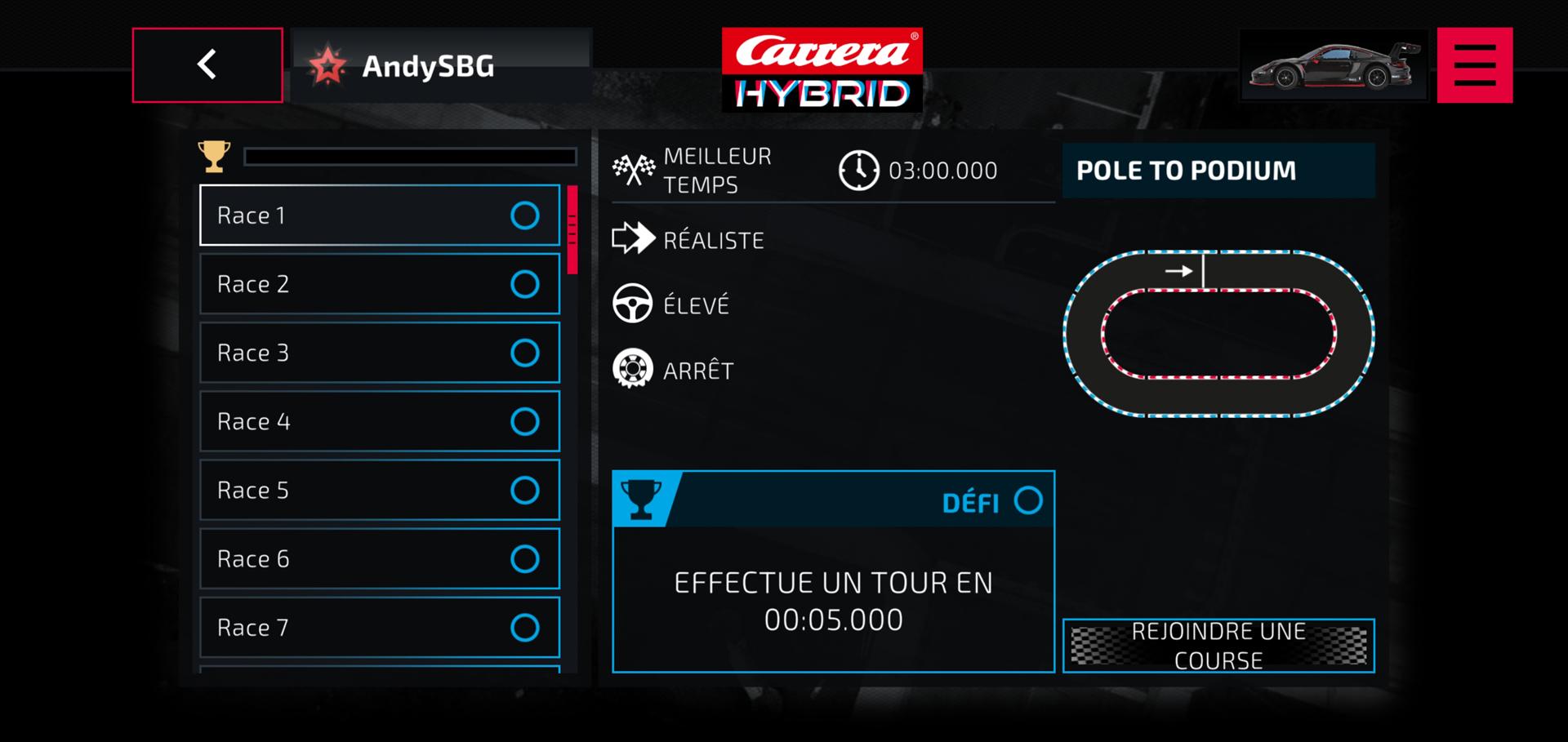
Task: Select the car thumbnail
Action: tap(1333, 65)
